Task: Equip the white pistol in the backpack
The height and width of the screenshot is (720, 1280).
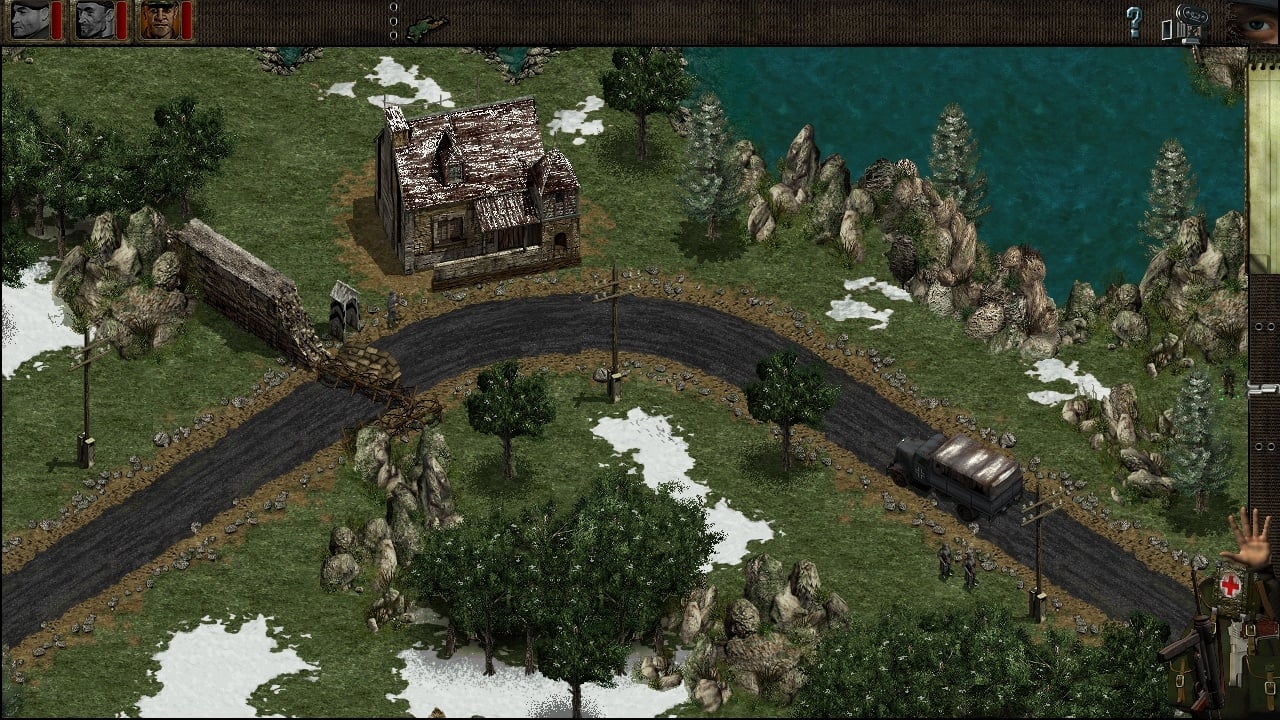Action: coord(1236,652)
